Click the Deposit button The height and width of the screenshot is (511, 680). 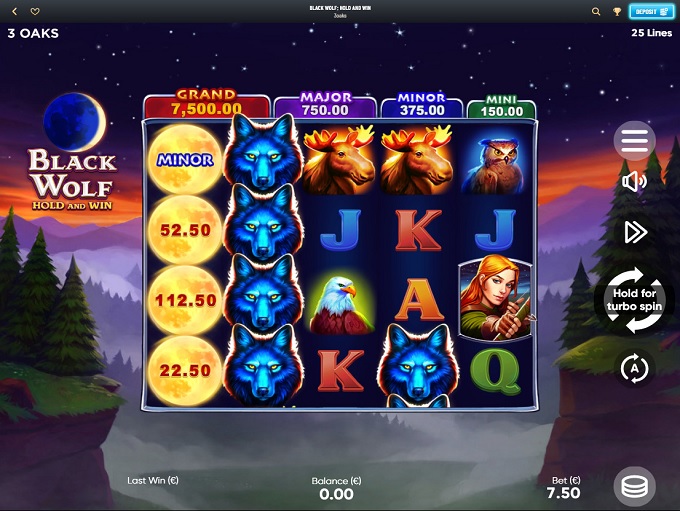point(652,12)
